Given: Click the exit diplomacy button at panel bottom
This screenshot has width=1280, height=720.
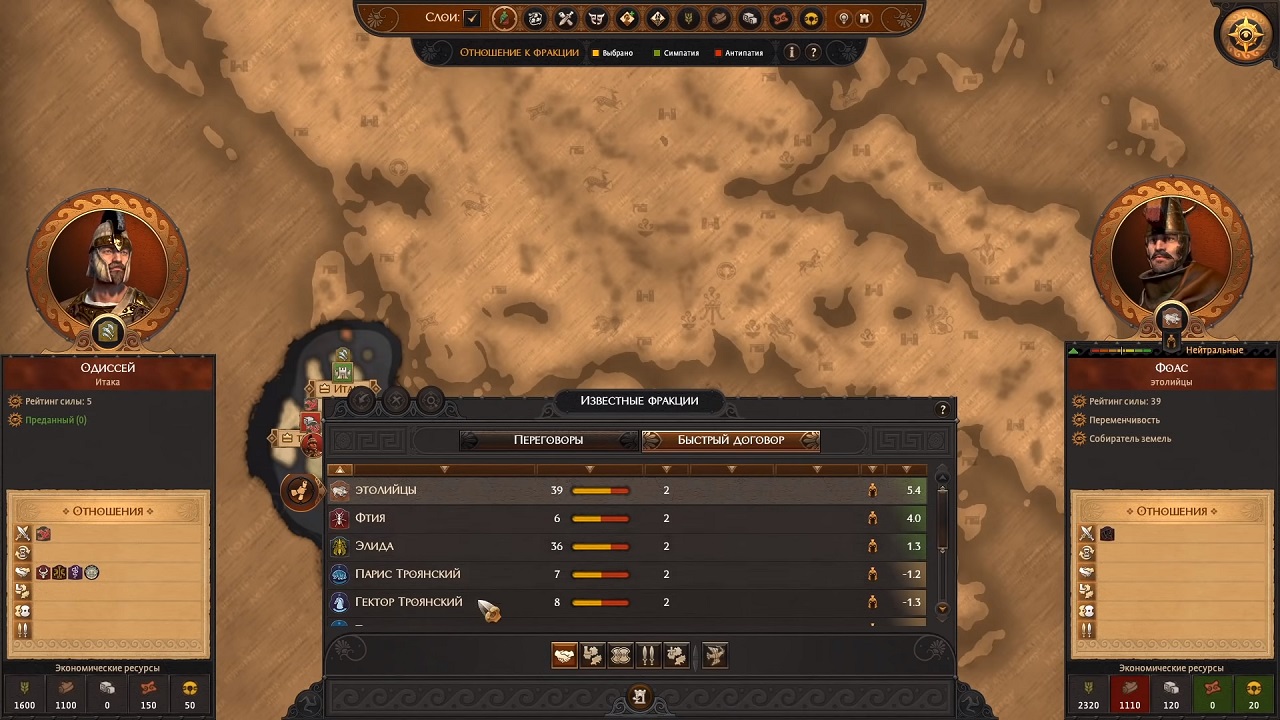Looking at the screenshot, I should point(640,696).
